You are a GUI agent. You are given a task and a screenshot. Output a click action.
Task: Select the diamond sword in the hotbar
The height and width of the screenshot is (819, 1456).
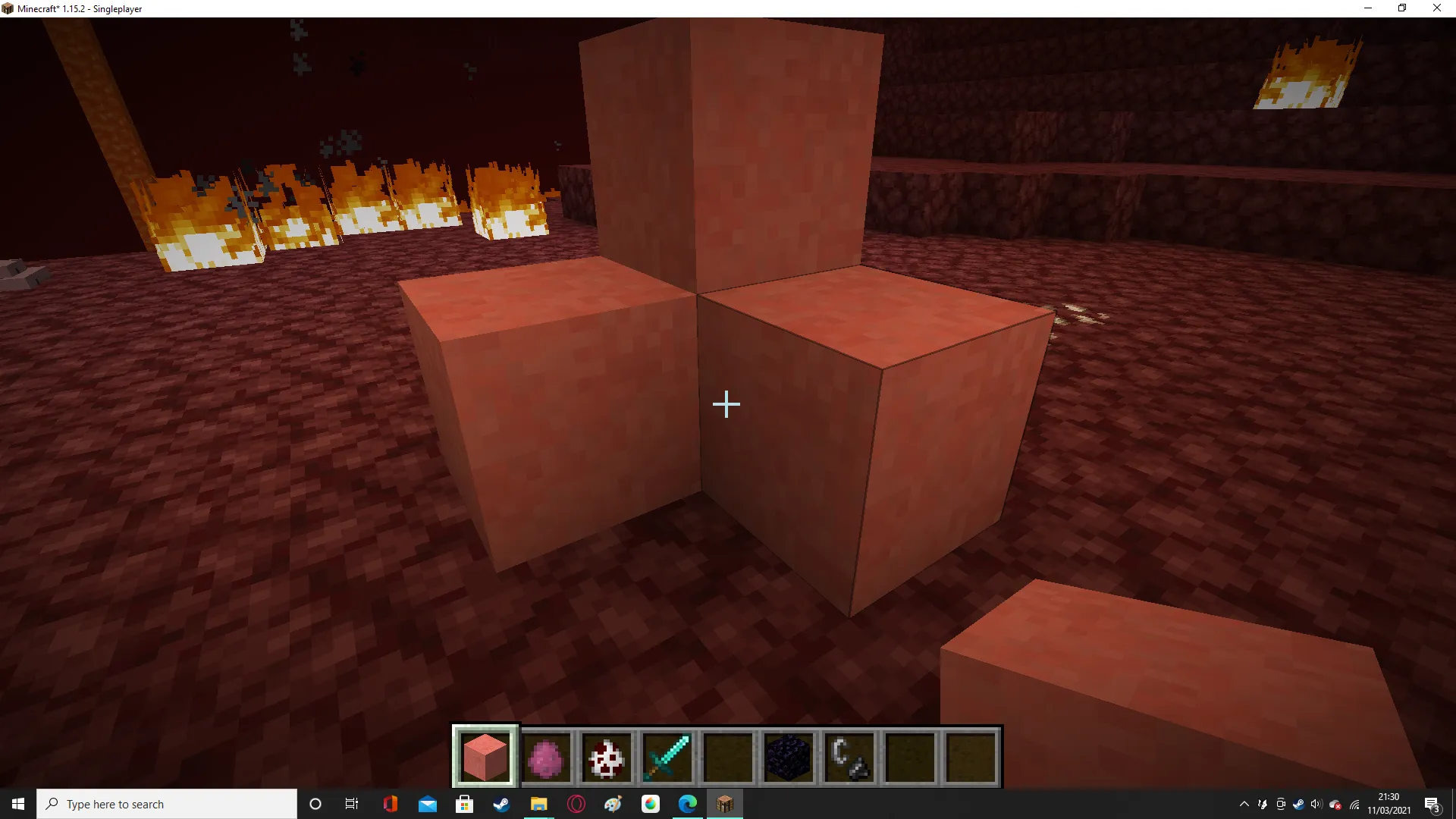point(667,756)
